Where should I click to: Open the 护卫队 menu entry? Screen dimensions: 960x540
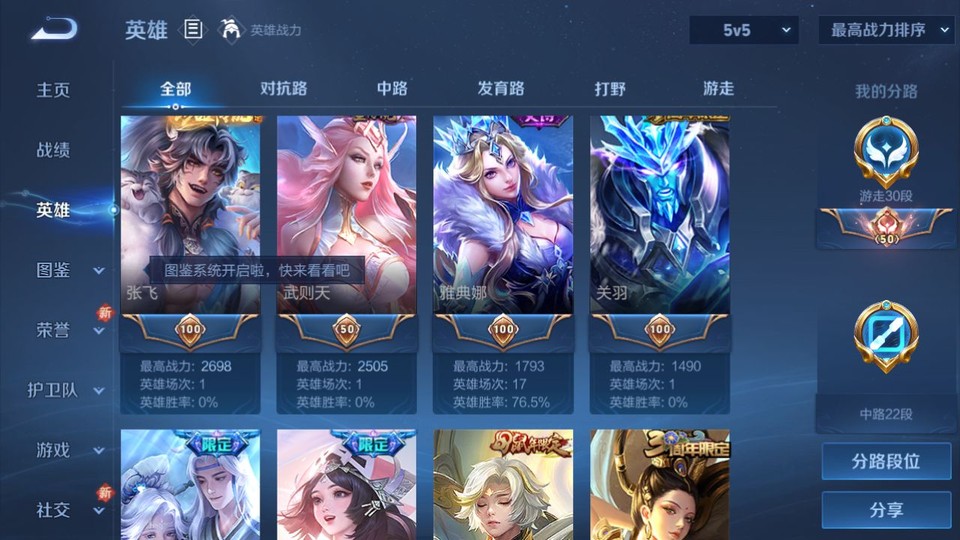point(66,390)
